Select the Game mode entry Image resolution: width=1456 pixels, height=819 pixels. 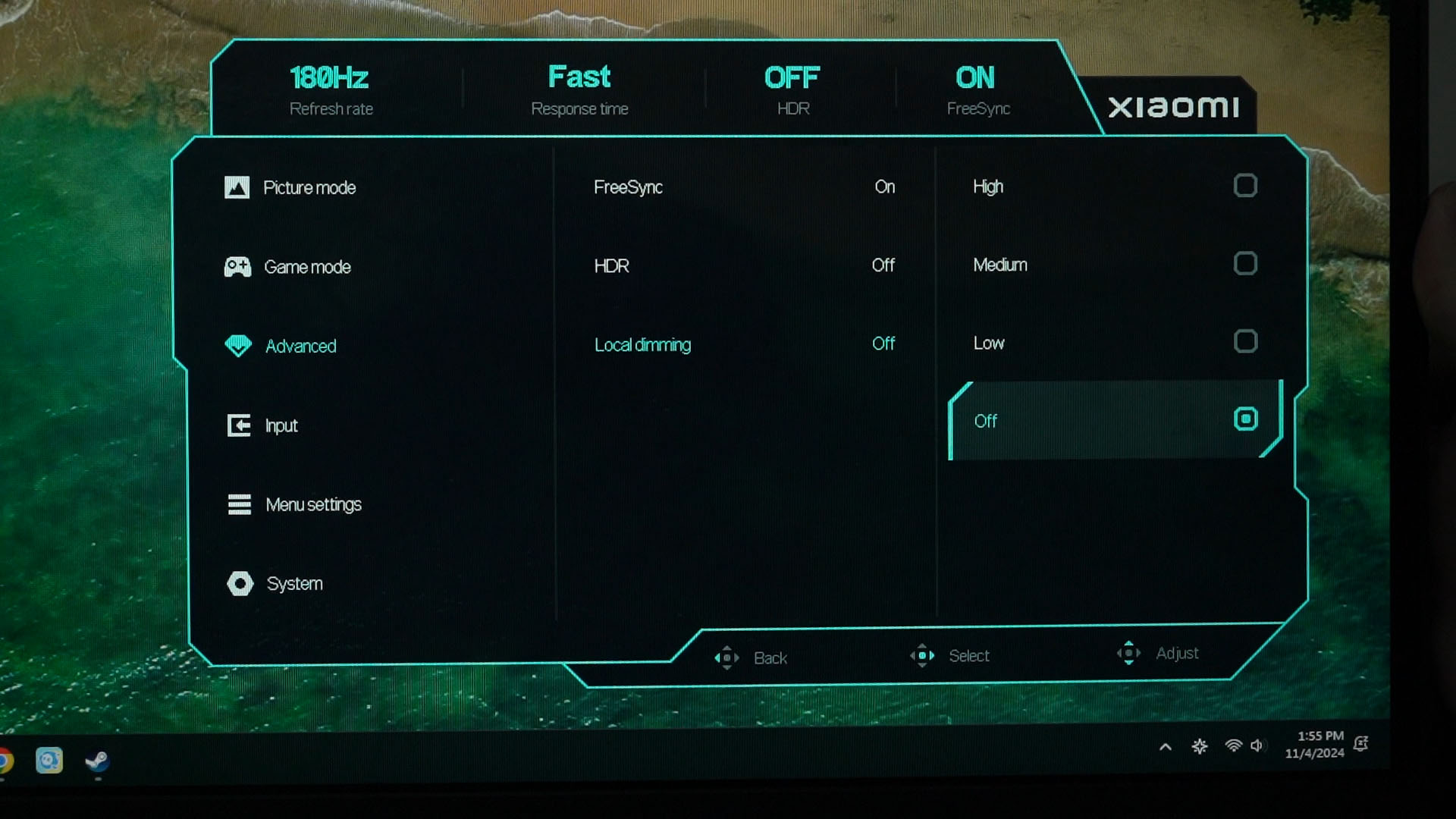[x=306, y=267]
